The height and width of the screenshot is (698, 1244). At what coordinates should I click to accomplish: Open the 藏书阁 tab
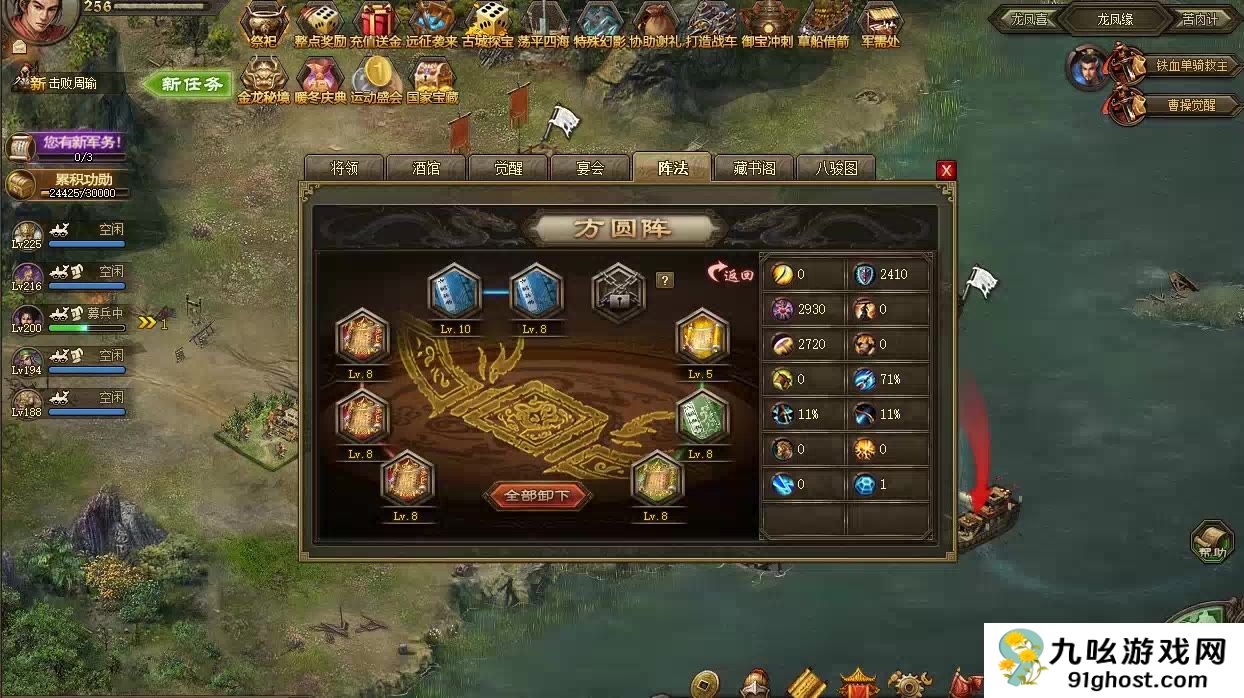[x=754, y=168]
